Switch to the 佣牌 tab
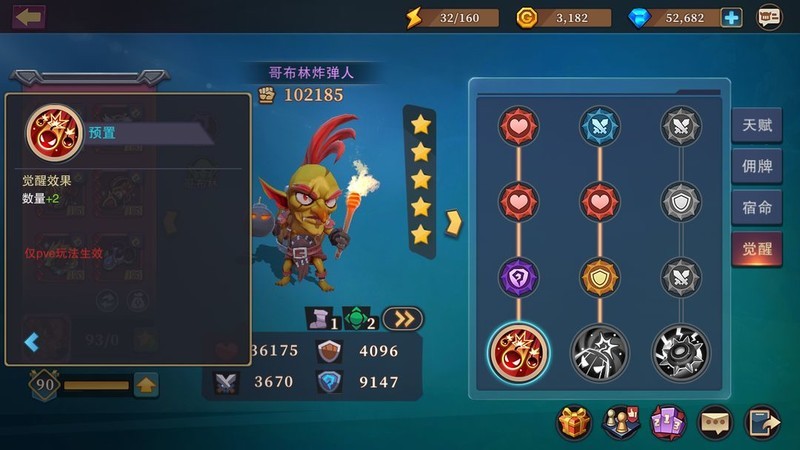 [x=757, y=167]
